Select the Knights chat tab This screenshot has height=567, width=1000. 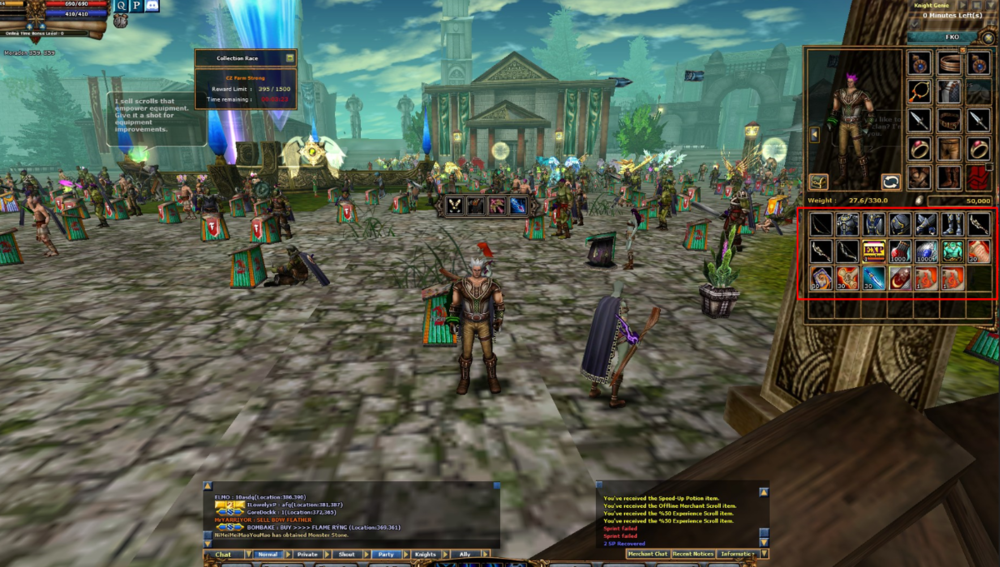point(425,554)
